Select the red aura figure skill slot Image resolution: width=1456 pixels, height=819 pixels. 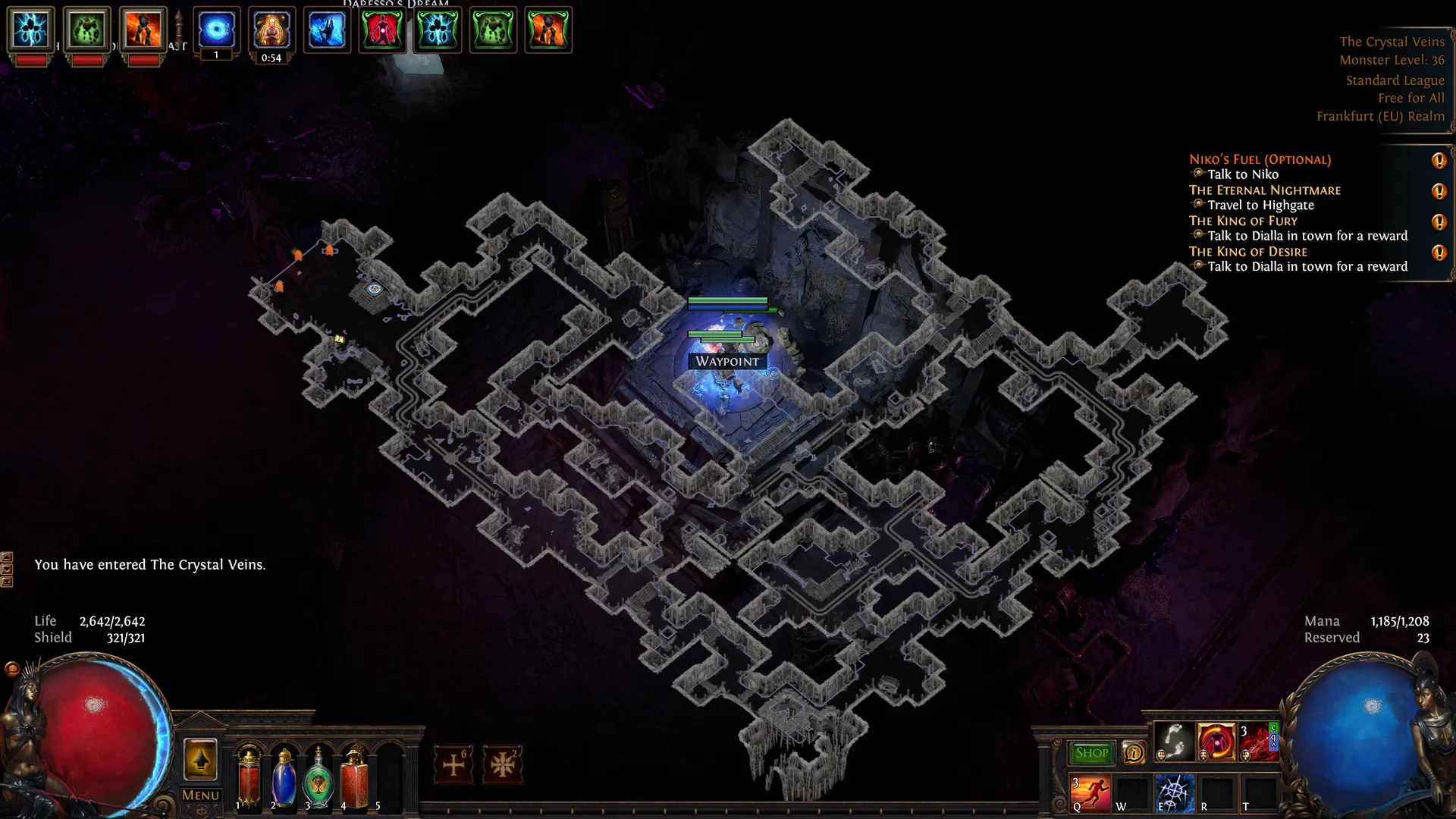coord(1216,741)
